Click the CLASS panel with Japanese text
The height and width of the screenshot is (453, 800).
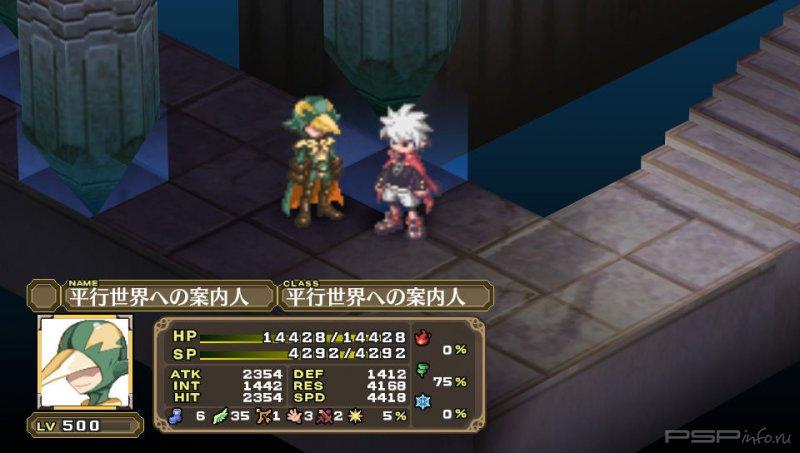coord(386,296)
